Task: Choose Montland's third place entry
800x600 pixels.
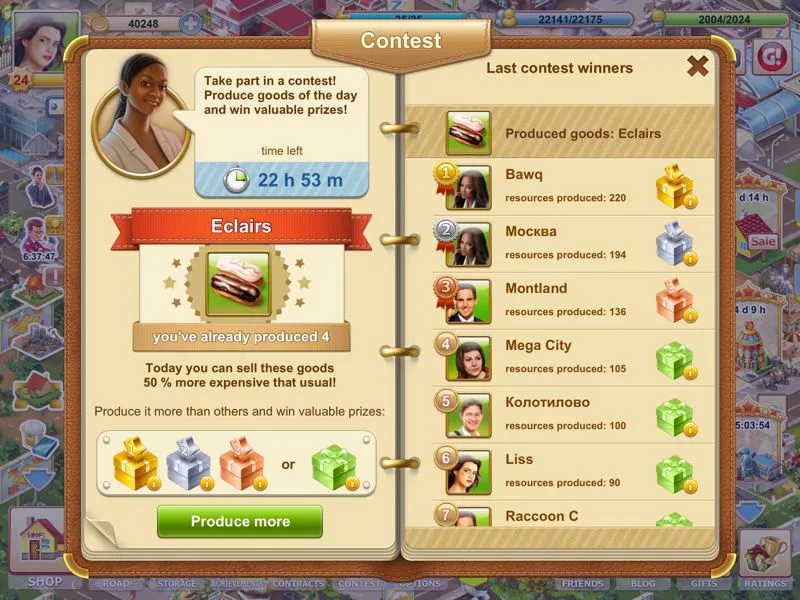Action: [x=560, y=300]
